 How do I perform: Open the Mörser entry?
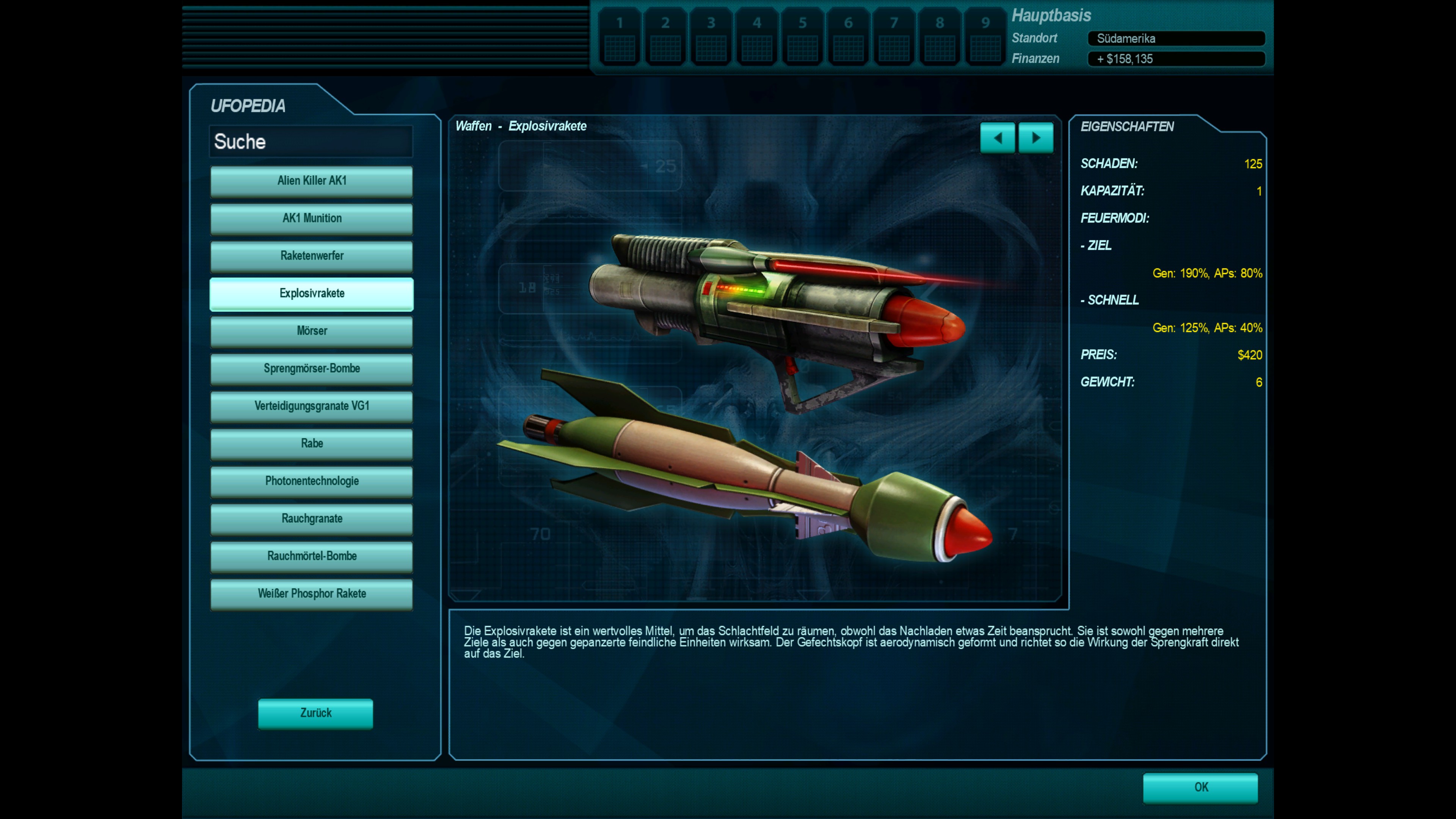pyautogui.click(x=311, y=331)
